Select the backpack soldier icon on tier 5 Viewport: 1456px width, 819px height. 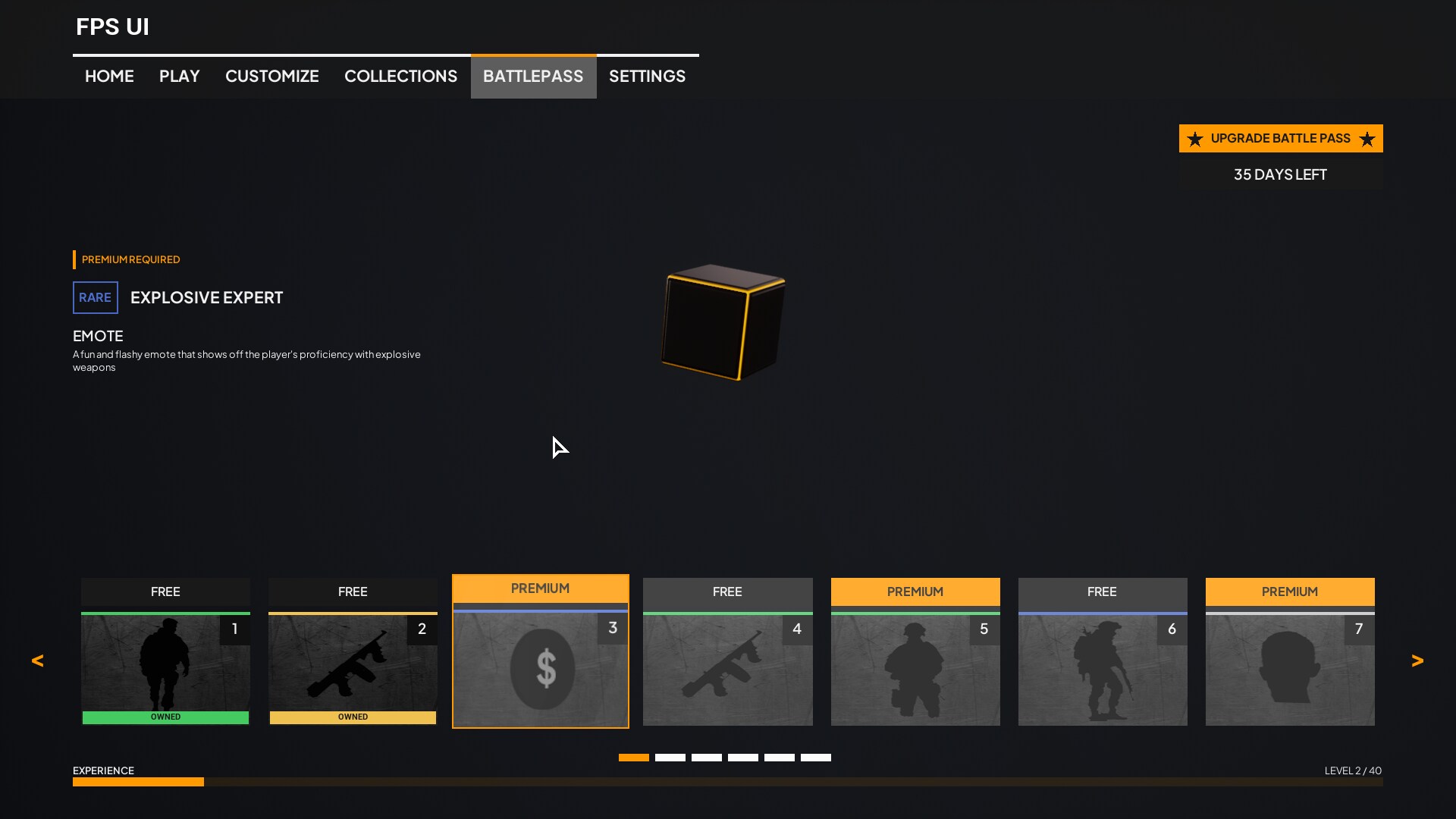tap(915, 667)
